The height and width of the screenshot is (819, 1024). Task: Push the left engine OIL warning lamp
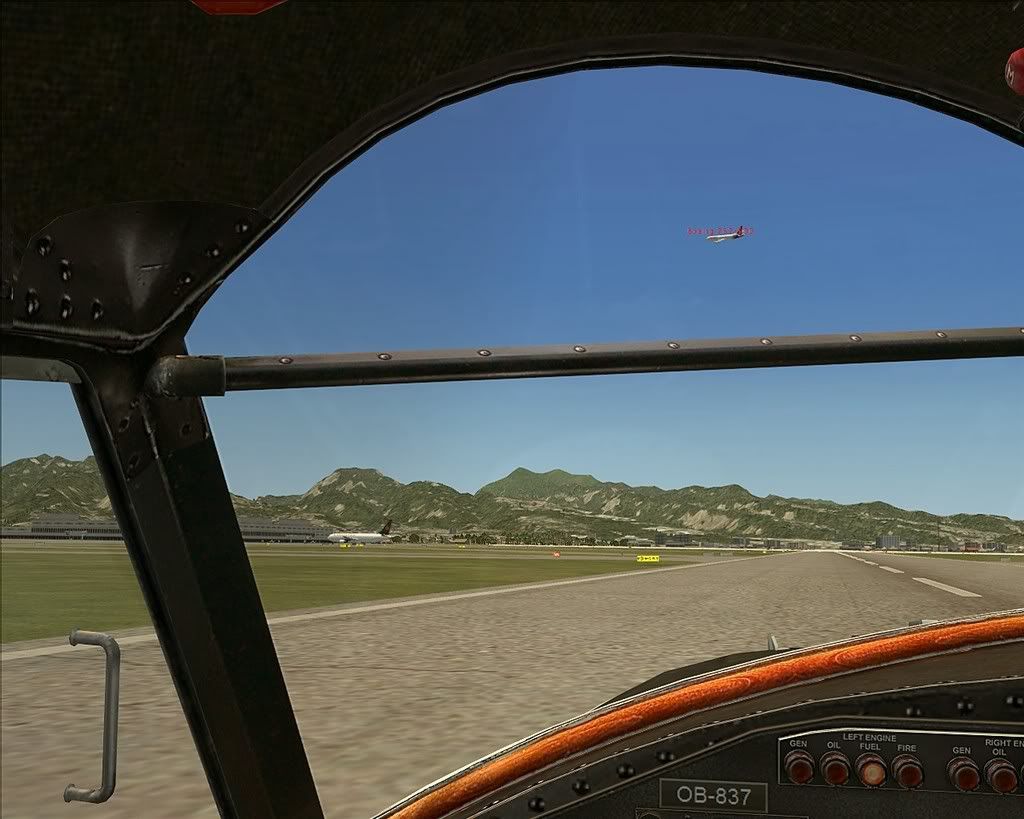click(x=835, y=768)
